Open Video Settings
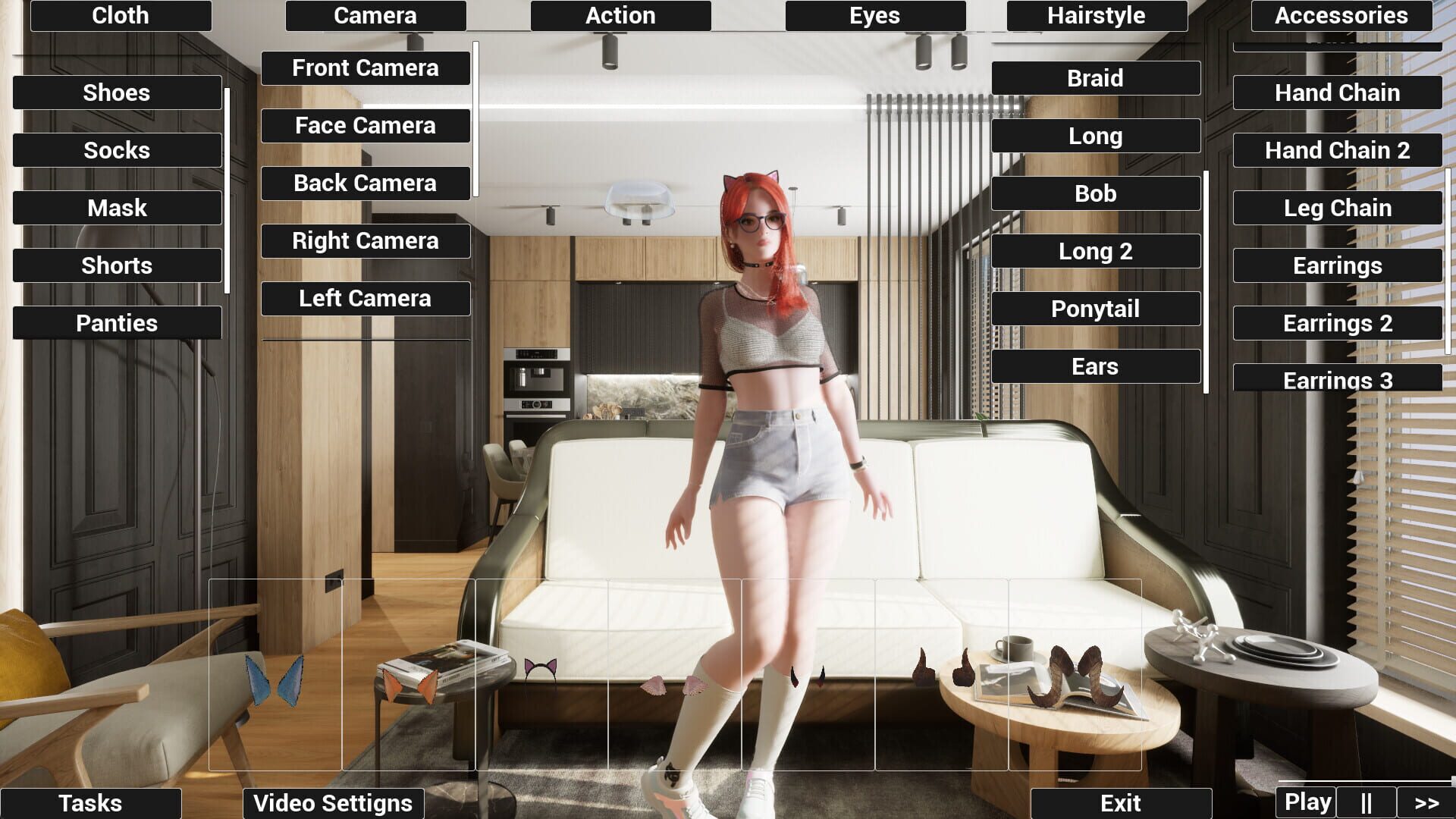Screen dimensions: 1456x819 click(x=333, y=802)
